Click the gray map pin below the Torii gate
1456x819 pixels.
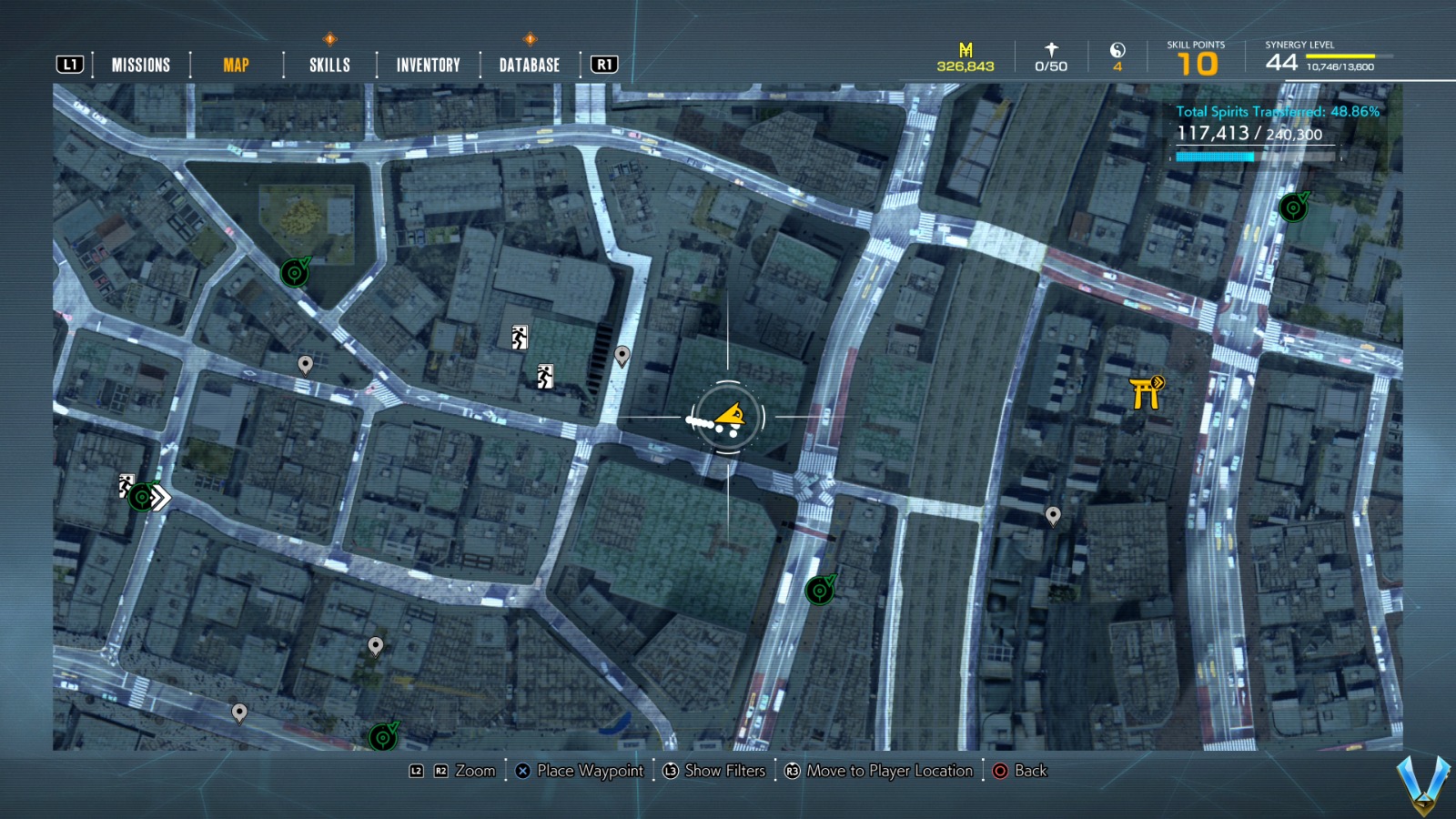pos(1053,515)
